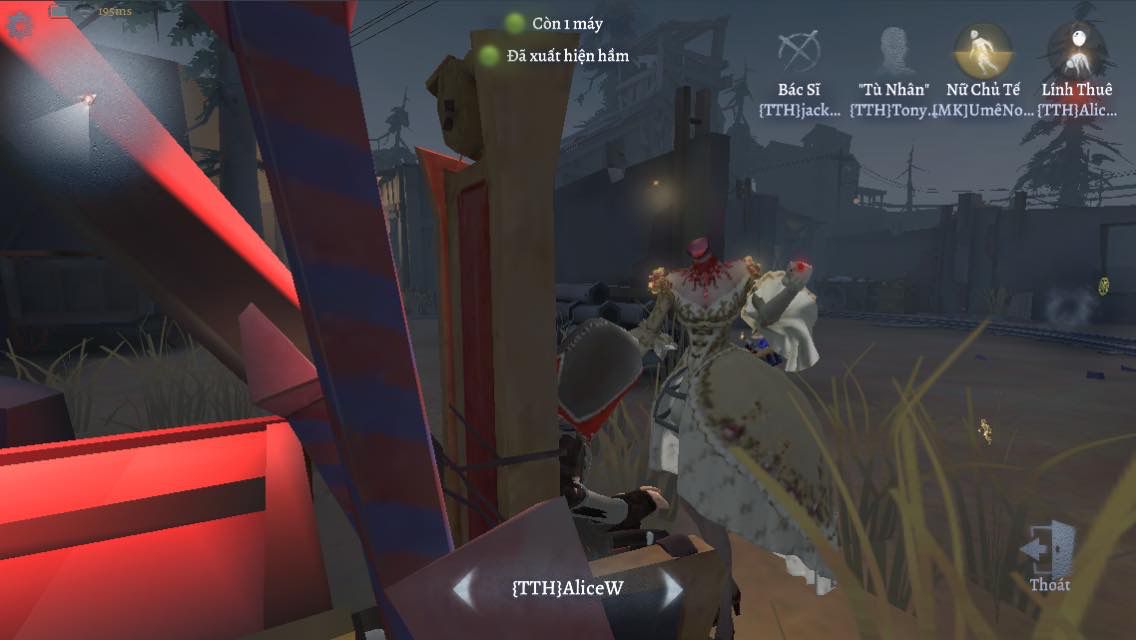Spectate the Lính Thuê player
This screenshot has height=640, width=1136.
pos(1077,50)
